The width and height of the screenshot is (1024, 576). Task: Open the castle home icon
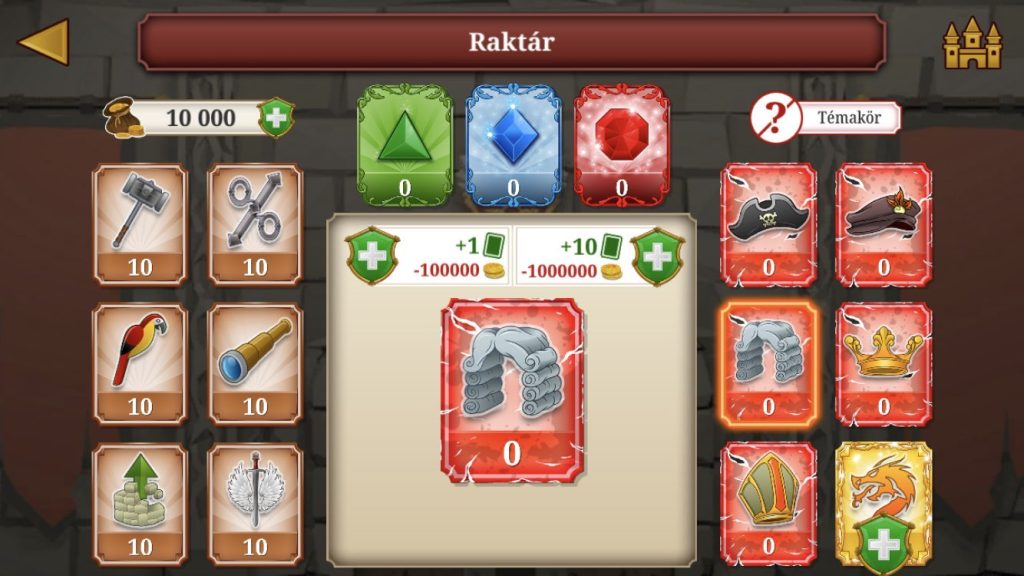[x=971, y=42]
